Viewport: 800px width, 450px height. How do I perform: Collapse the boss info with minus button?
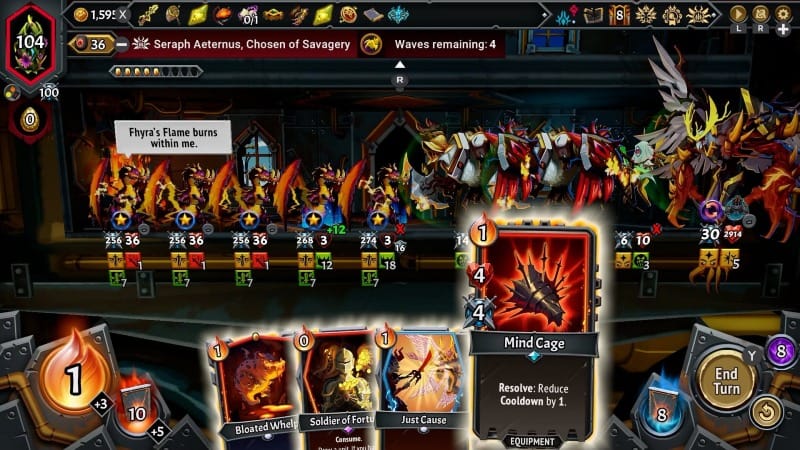120,44
